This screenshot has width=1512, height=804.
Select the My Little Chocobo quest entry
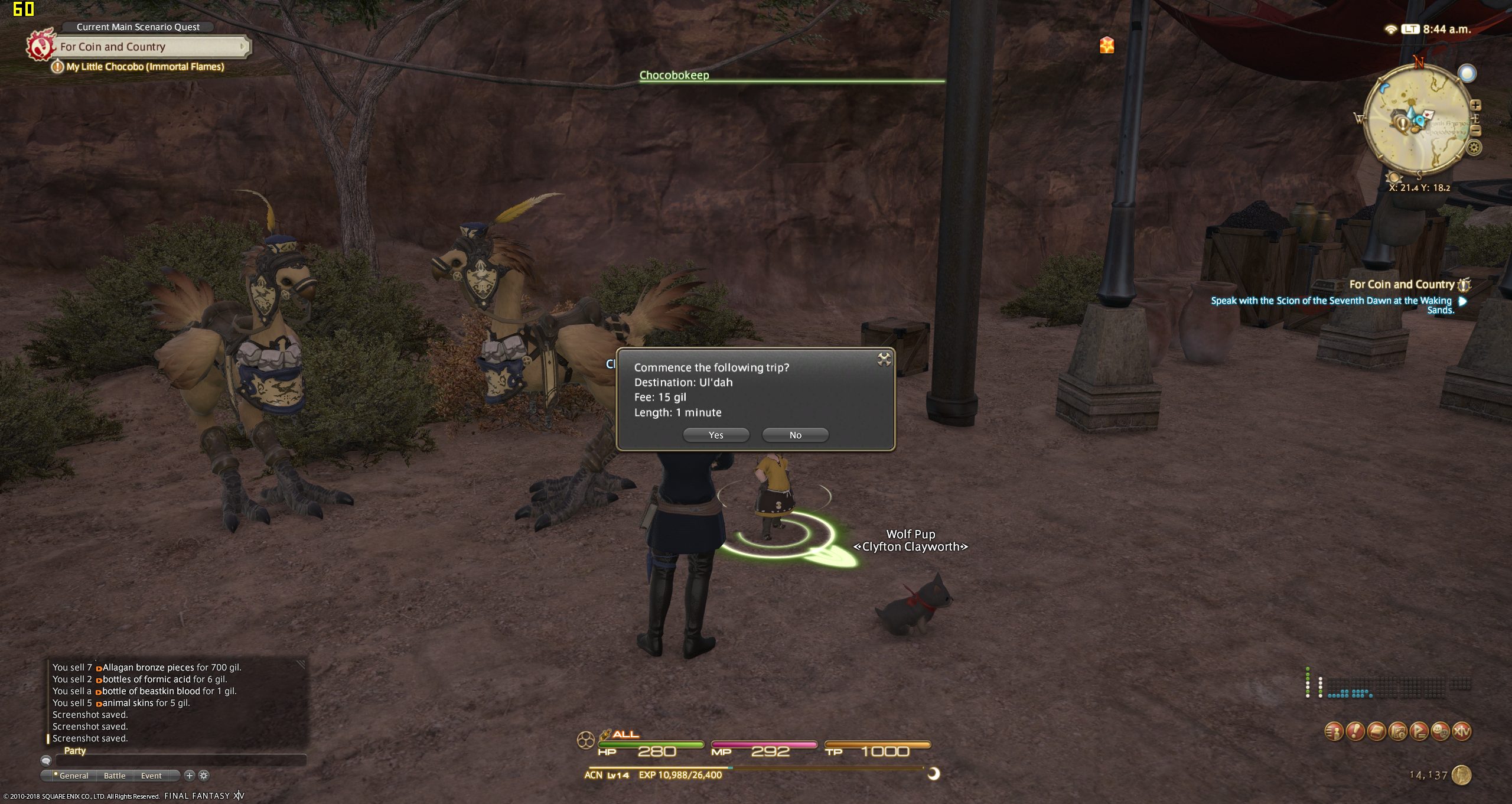point(145,67)
